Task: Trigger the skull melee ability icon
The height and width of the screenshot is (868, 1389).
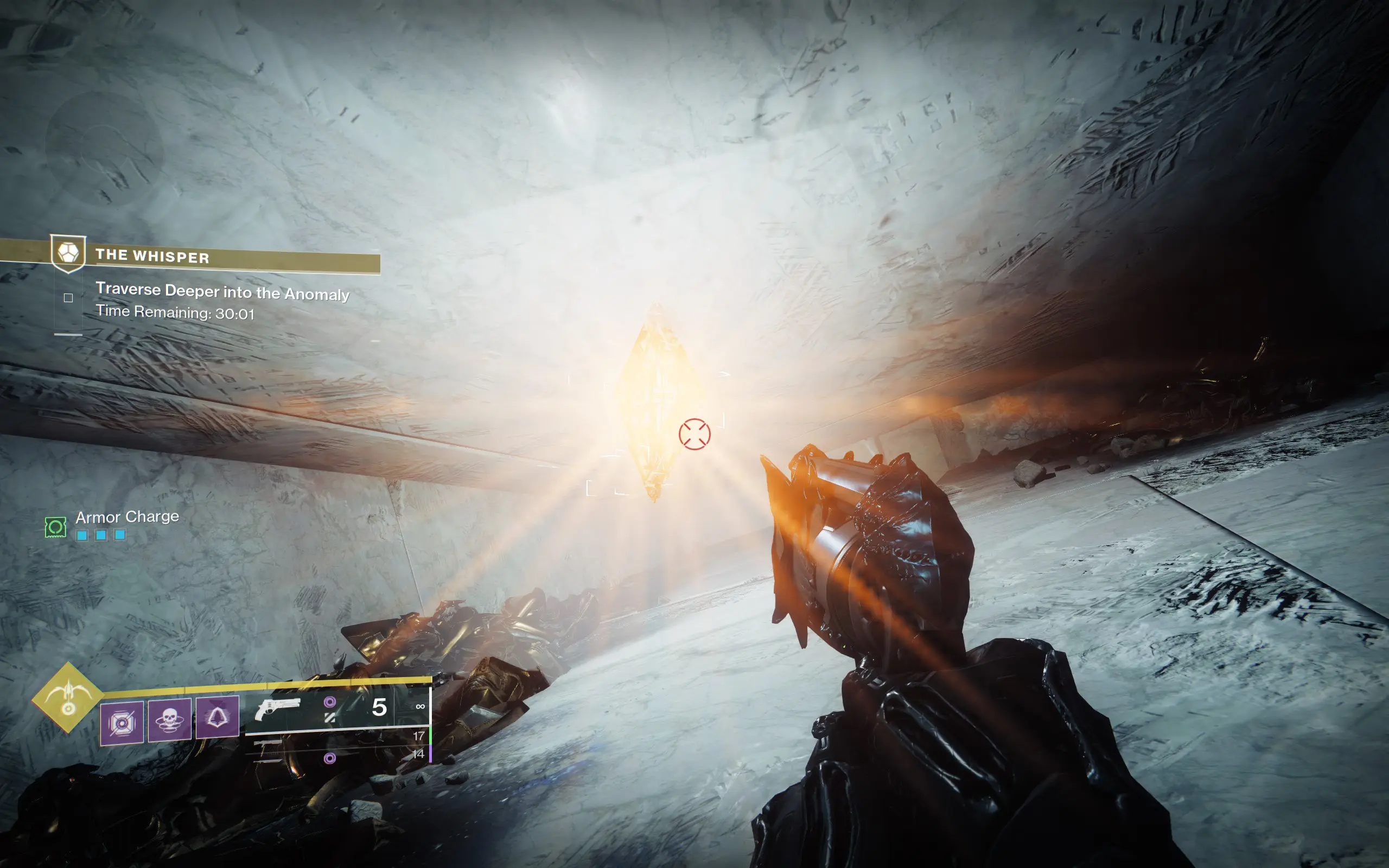Action: click(169, 719)
